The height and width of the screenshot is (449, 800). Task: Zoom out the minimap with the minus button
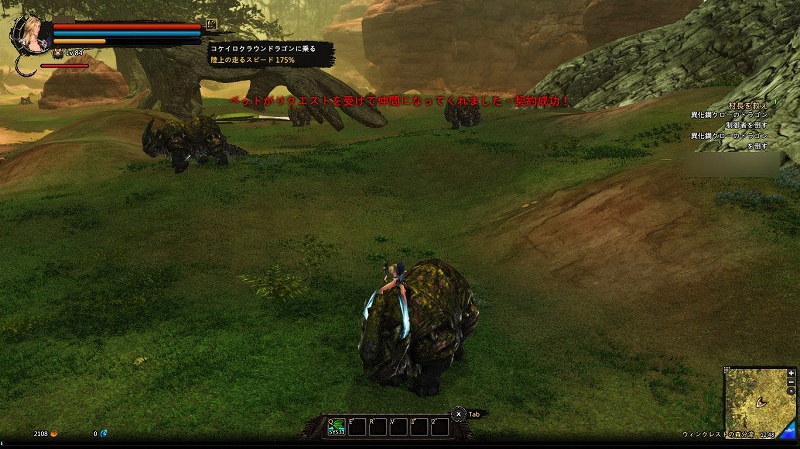791,383
